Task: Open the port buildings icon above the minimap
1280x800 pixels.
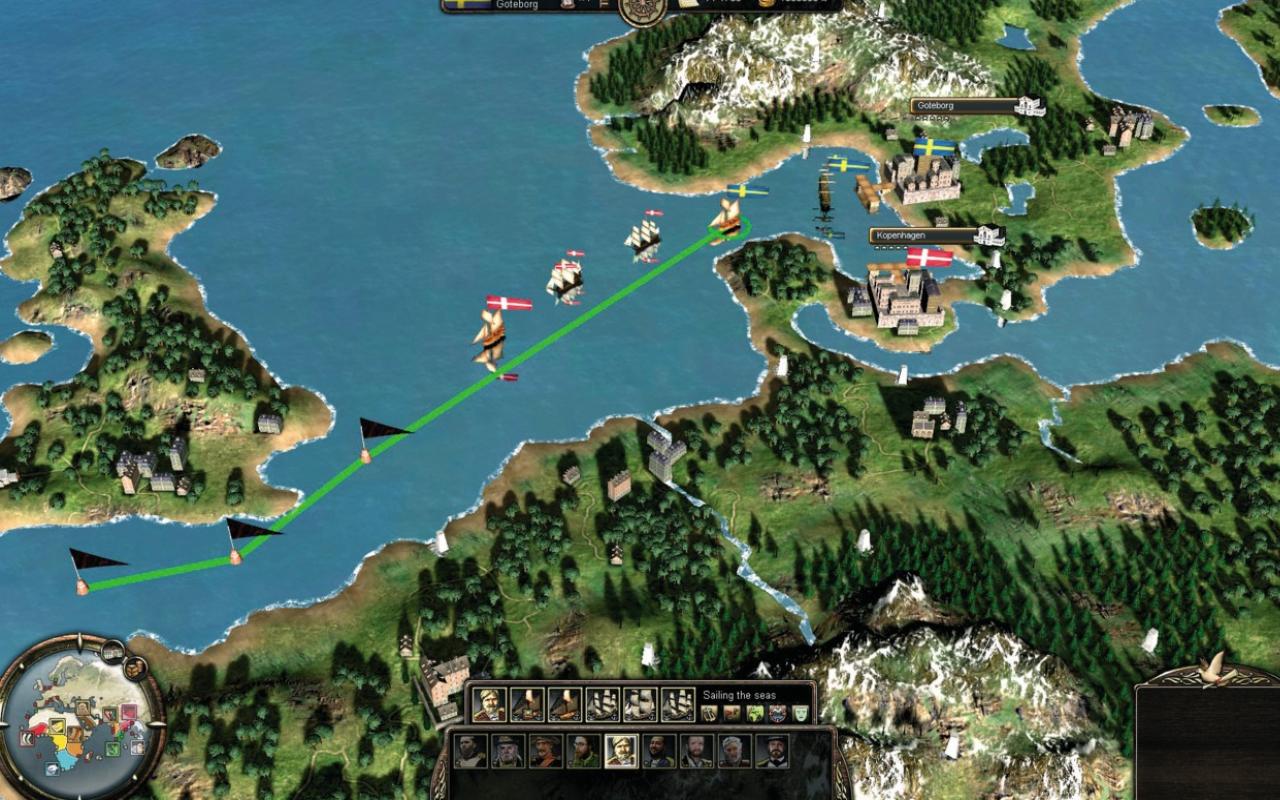Action: [x=112, y=651]
